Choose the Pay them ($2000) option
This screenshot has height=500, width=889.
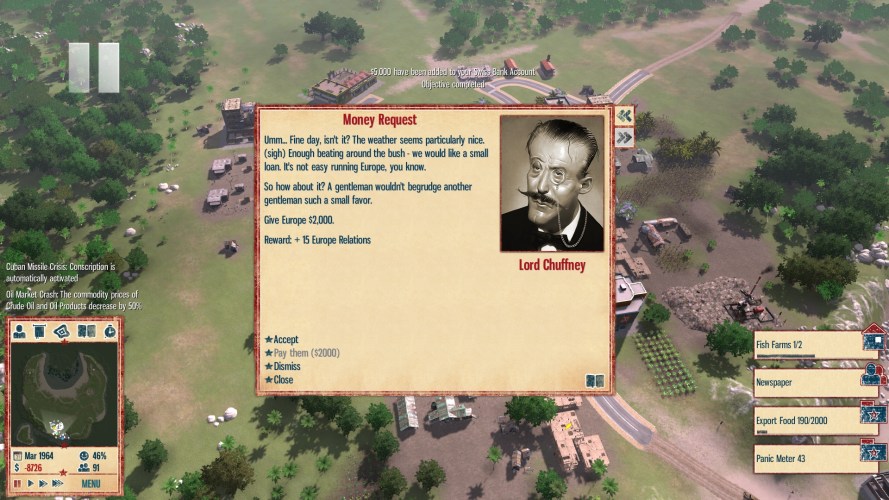[306, 353]
